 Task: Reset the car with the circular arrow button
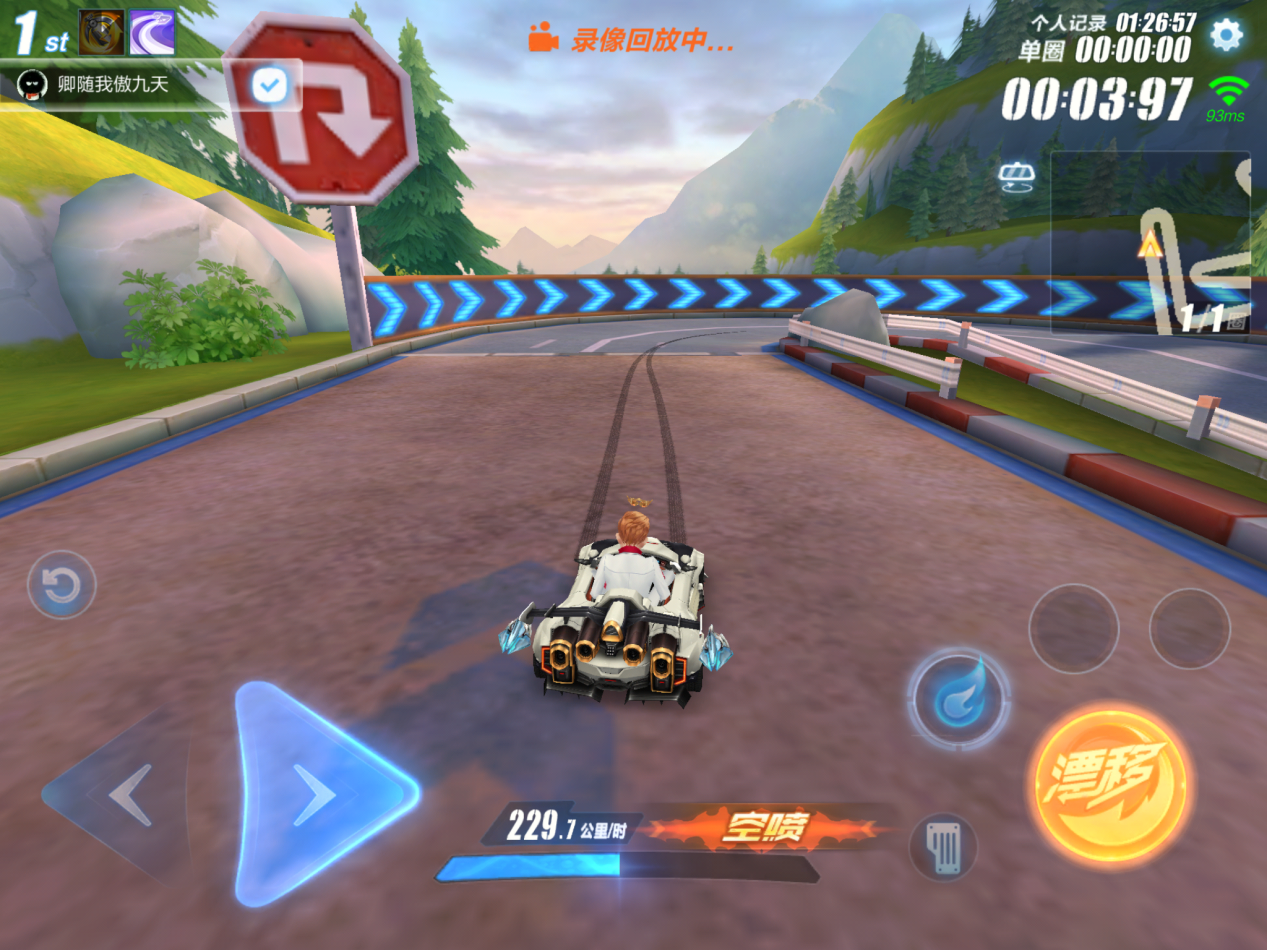[61, 585]
